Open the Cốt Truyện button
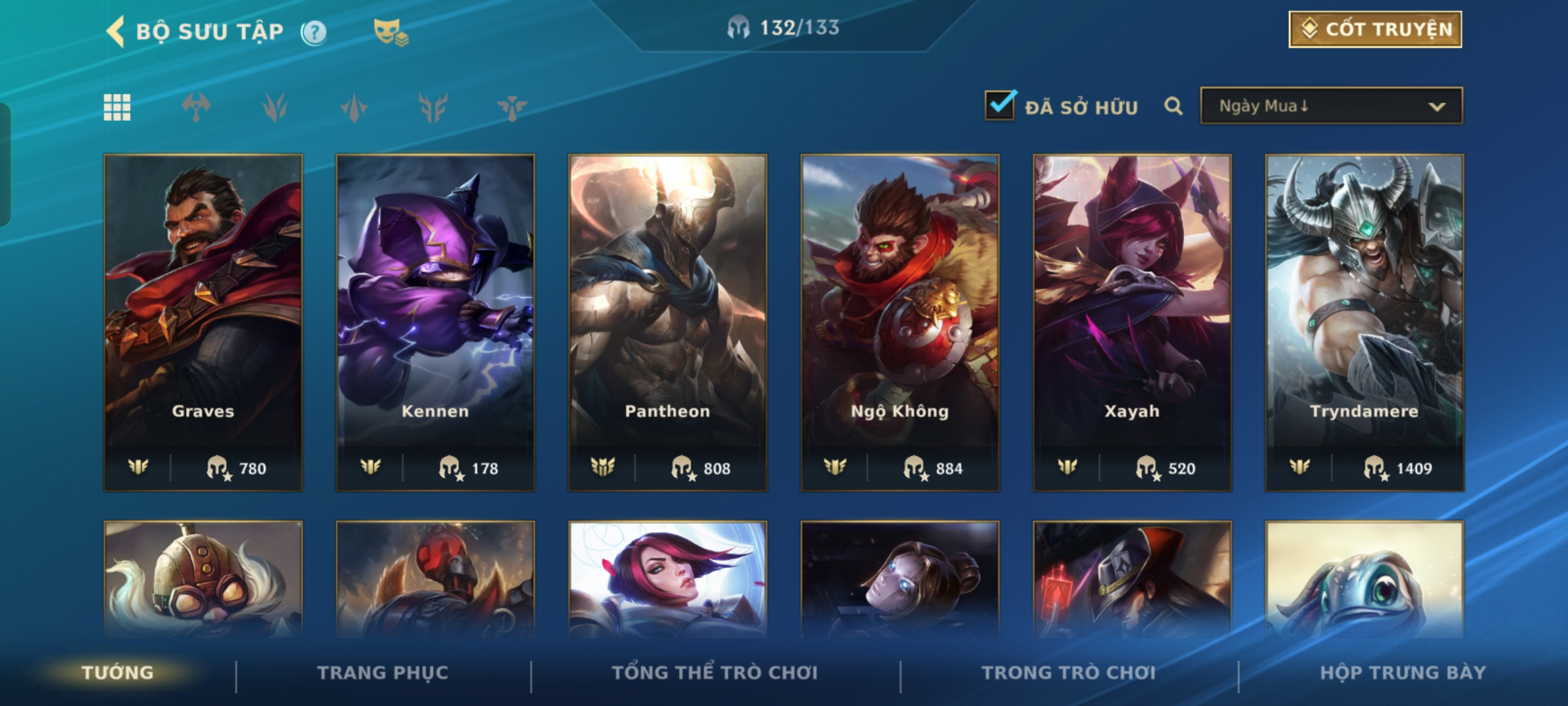This screenshot has height=706, width=1568. click(x=1375, y=29)
